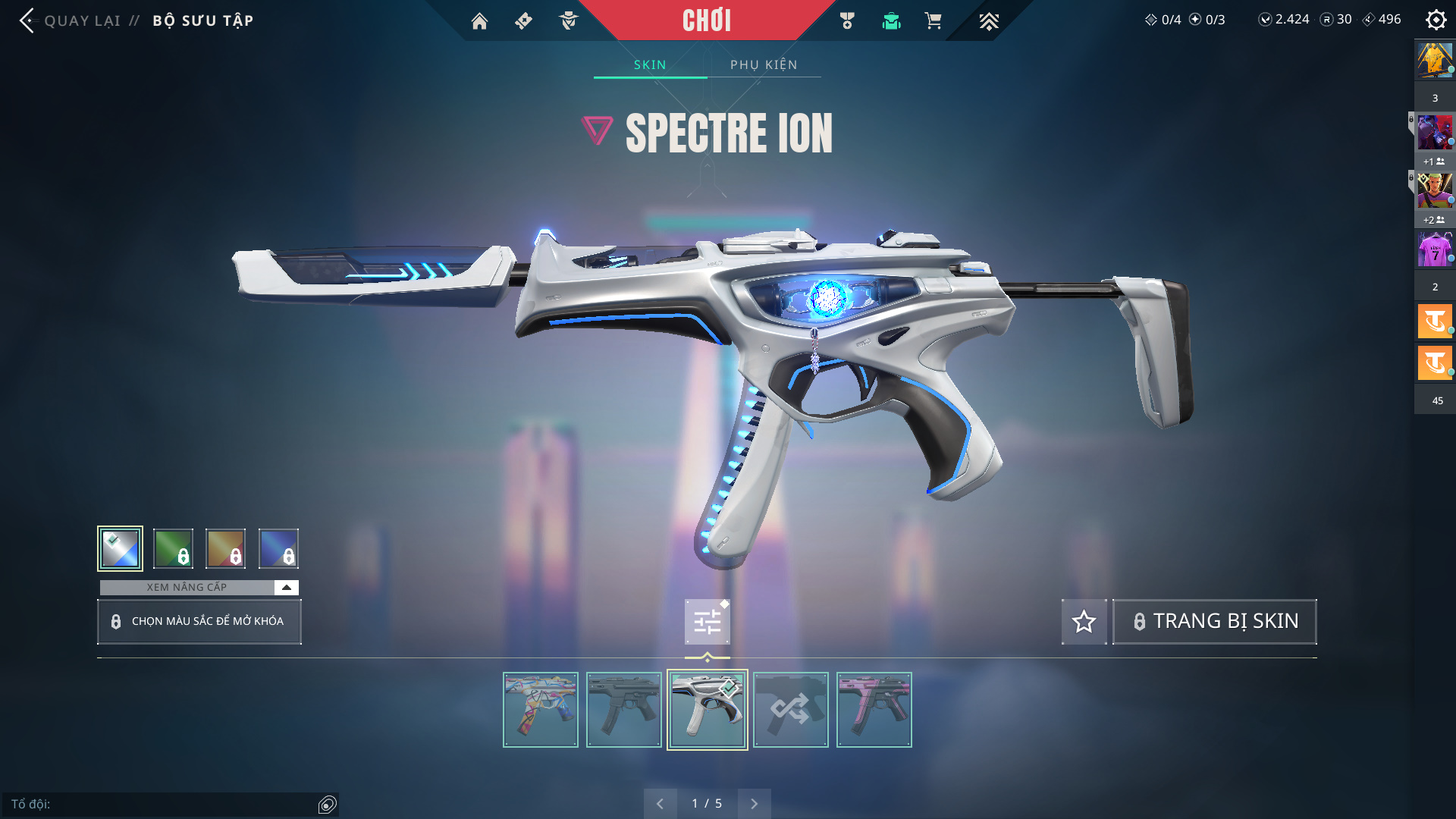
Task: Go back via QUAY LẠI arrow
Action: tap(27, 20)
